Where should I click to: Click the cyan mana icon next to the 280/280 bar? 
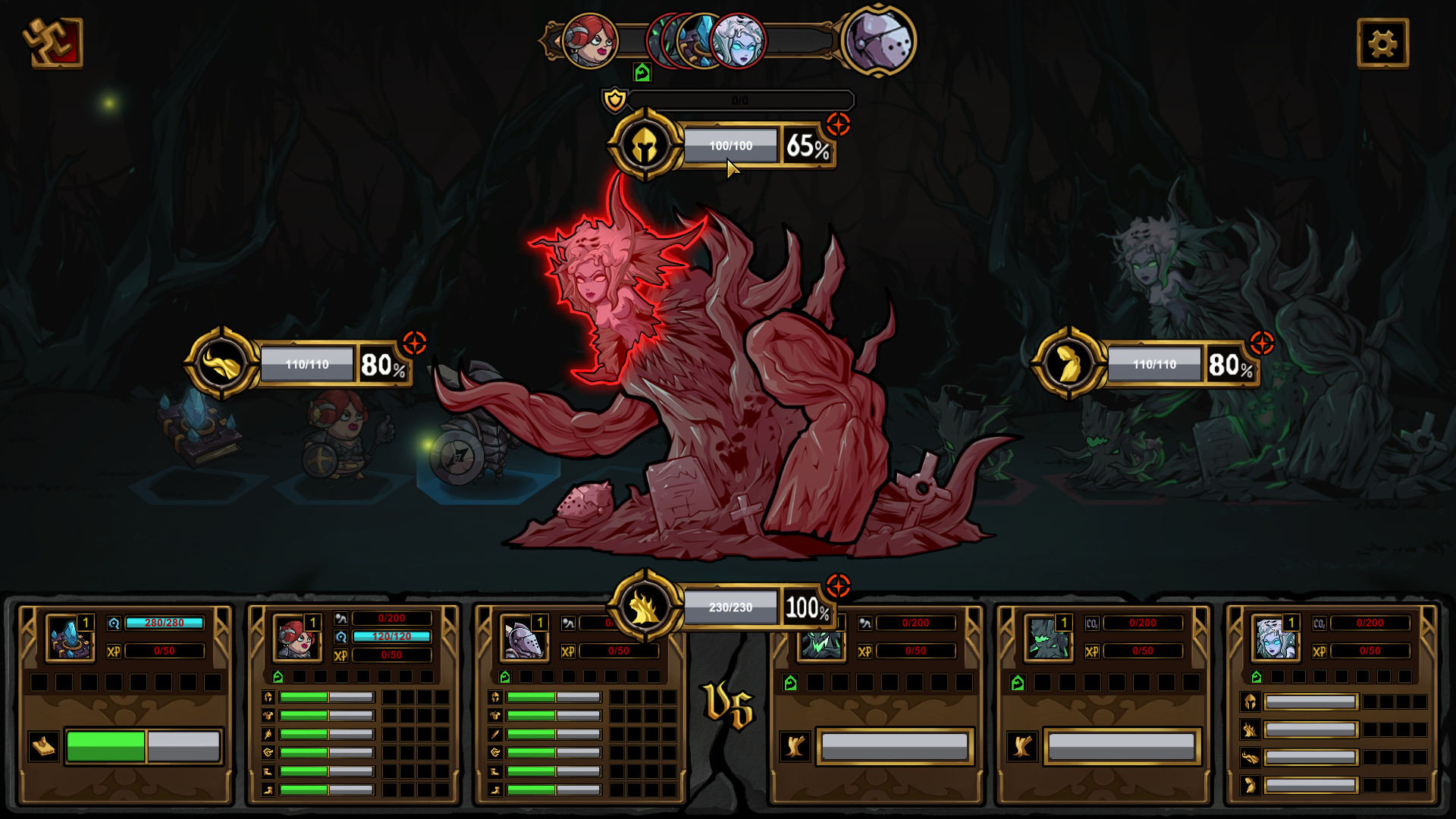pyautogui.click(x=115, y=623)
